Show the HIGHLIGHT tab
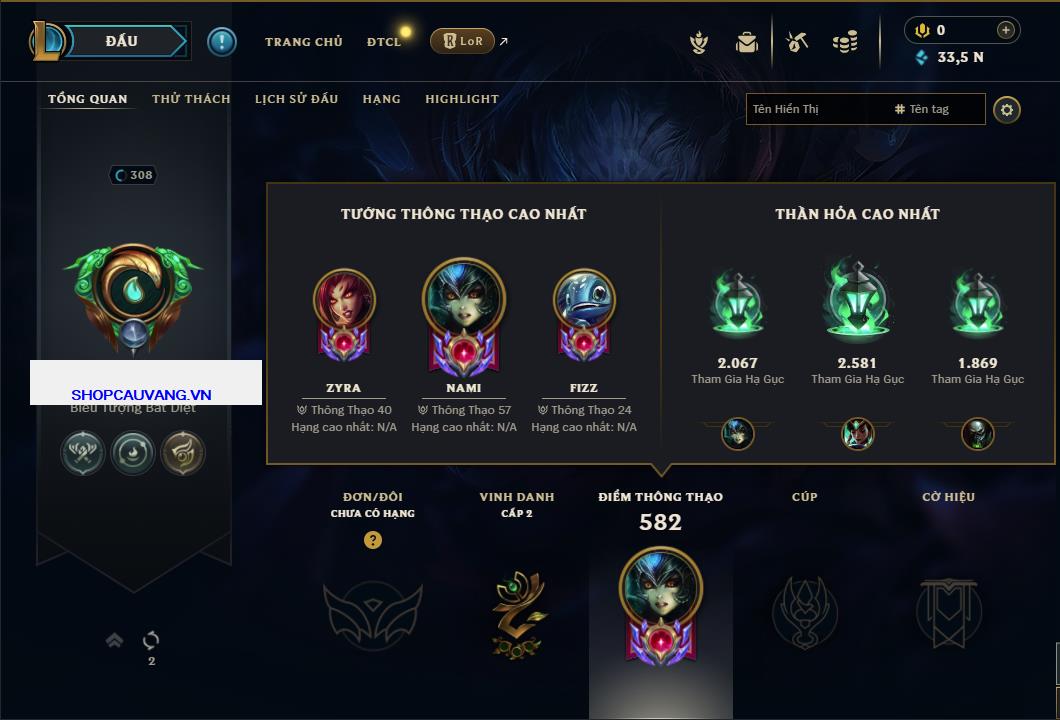Image resolution: width=1060 pixels, height=720 pixels. point(461,99)
